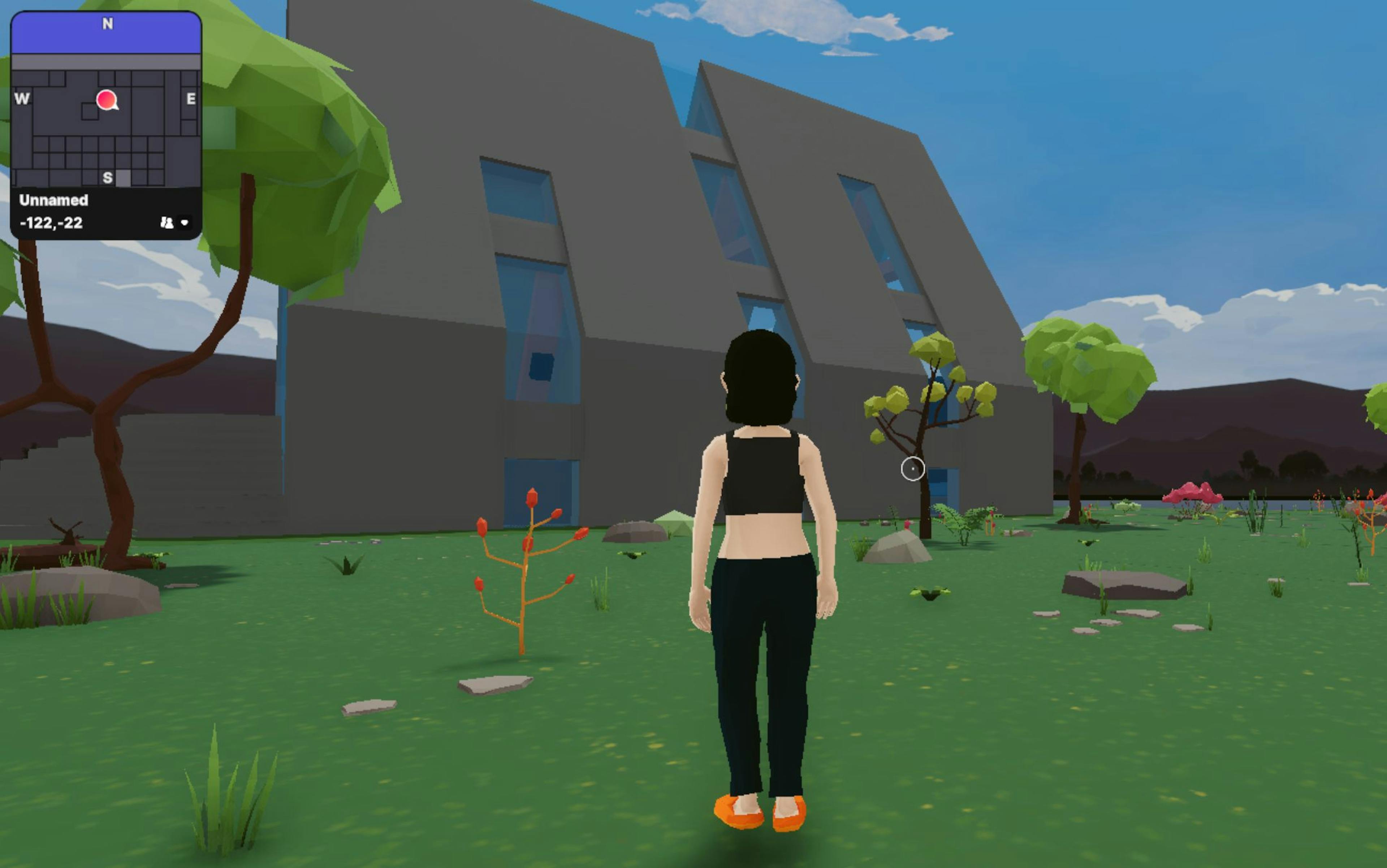Click the -122,-22 coordinates text

tap(52, 223)
